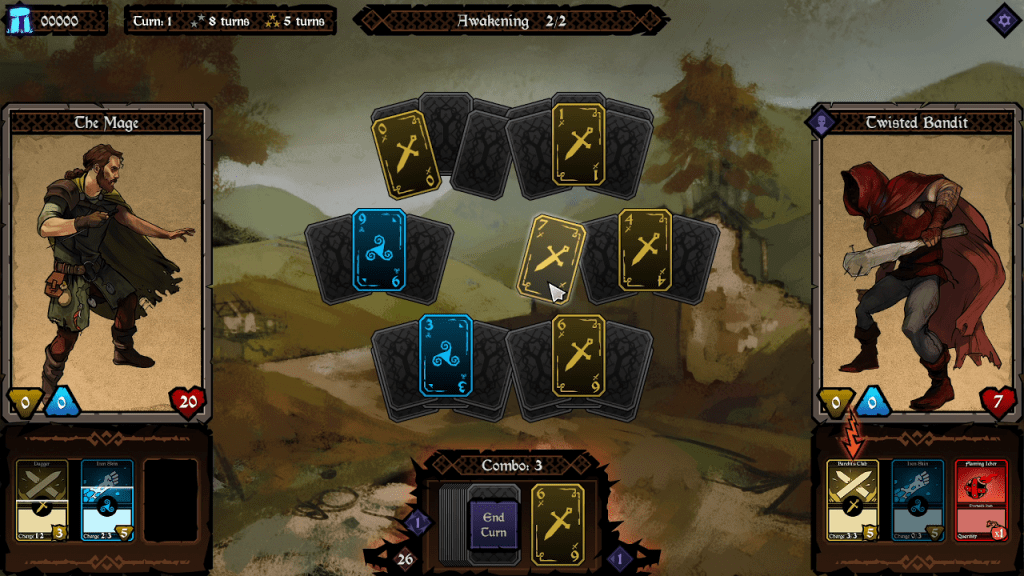Click the sword card in the Combo panel
The width and height of the screenshot is (1024, 576).
click(558, 524)
